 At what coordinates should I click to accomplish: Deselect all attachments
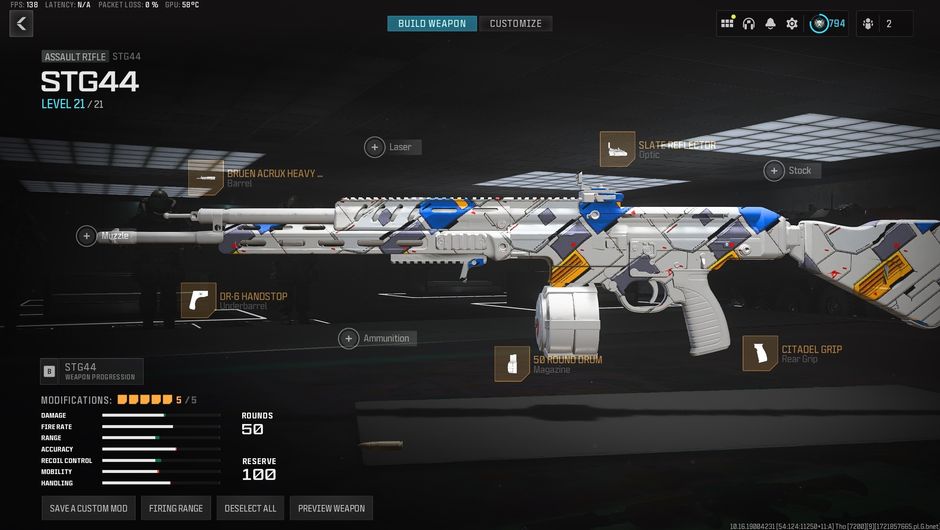(250, 508)
